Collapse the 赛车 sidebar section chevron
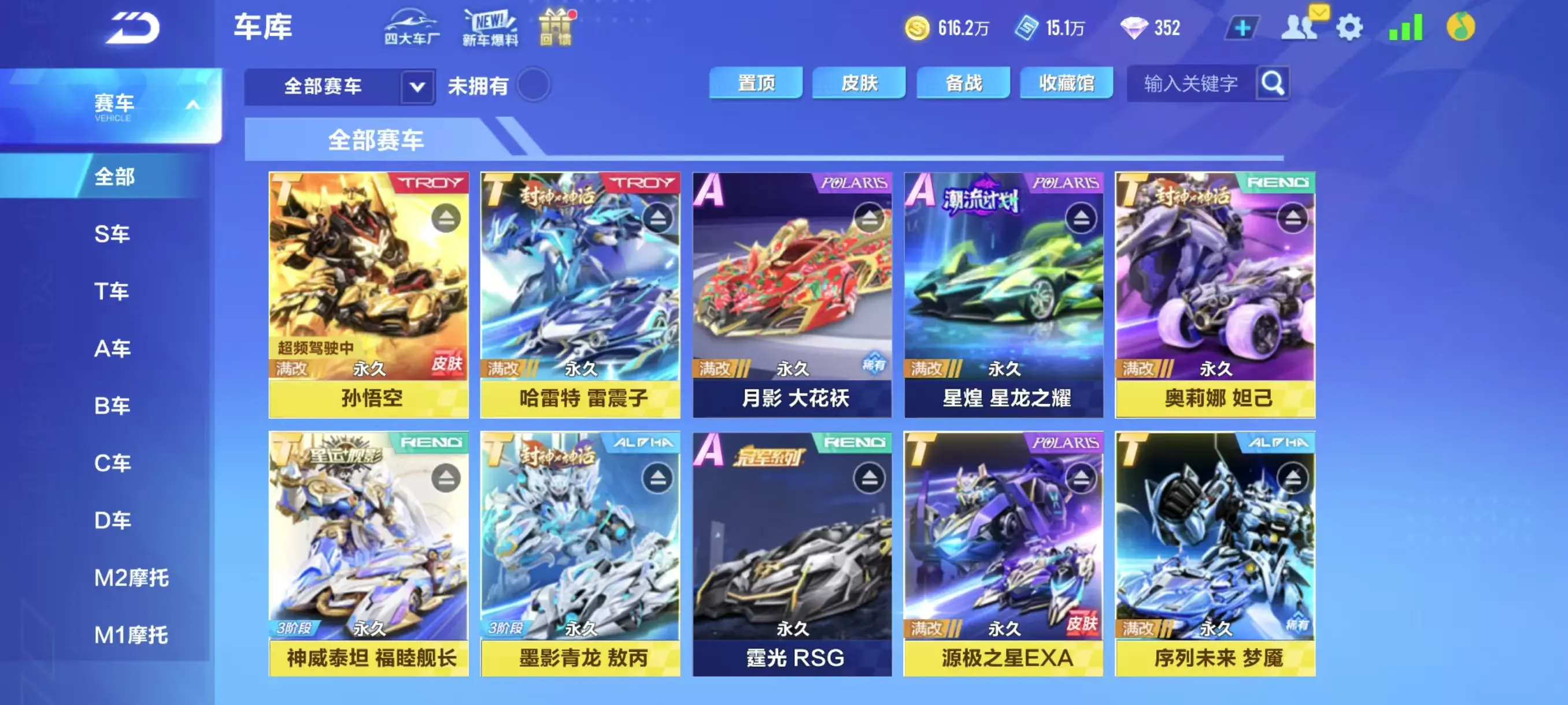The image size is (1568, 705). point(194,103)
